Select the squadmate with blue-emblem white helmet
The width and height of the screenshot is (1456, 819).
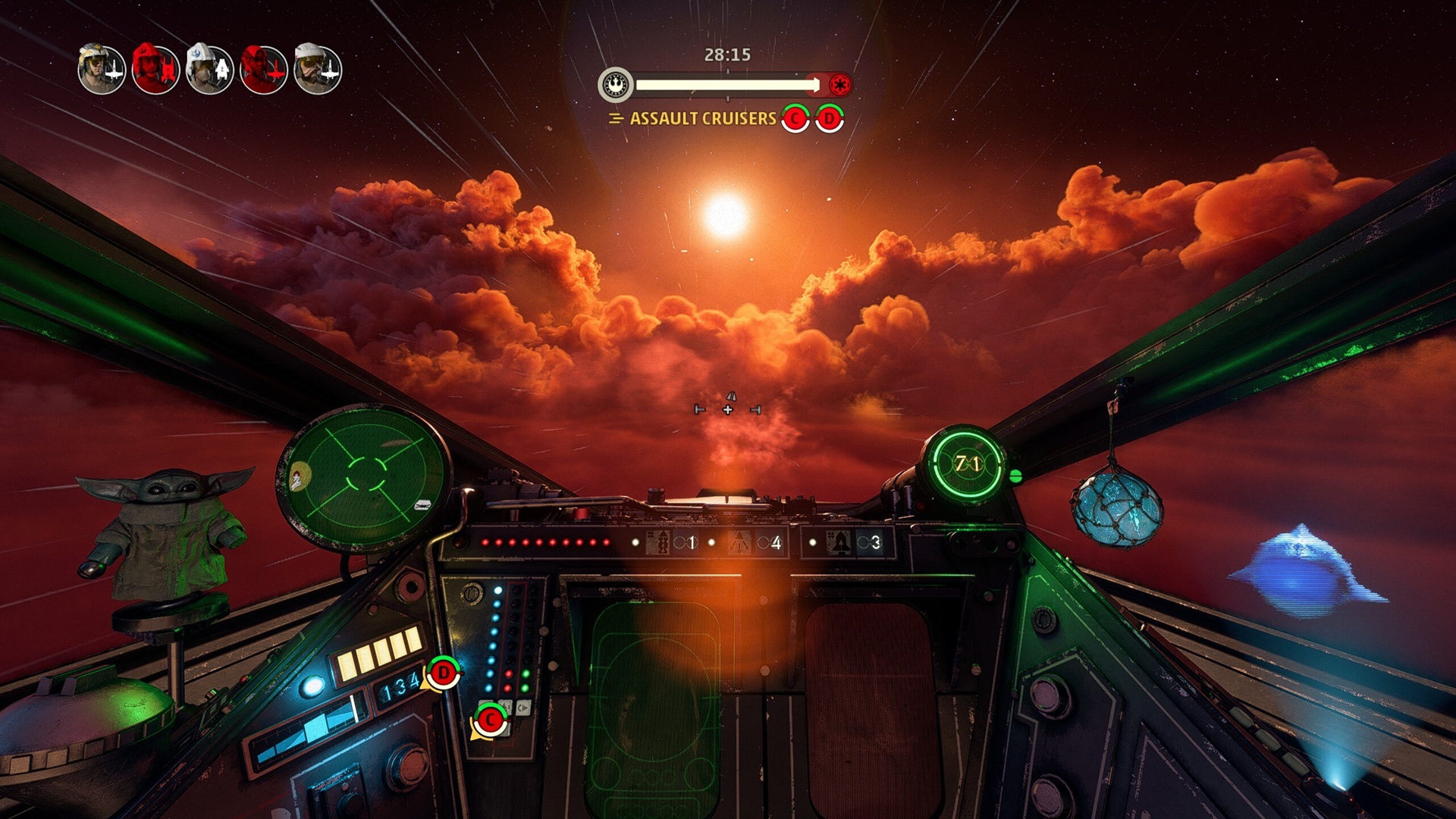tap(209, 69)
